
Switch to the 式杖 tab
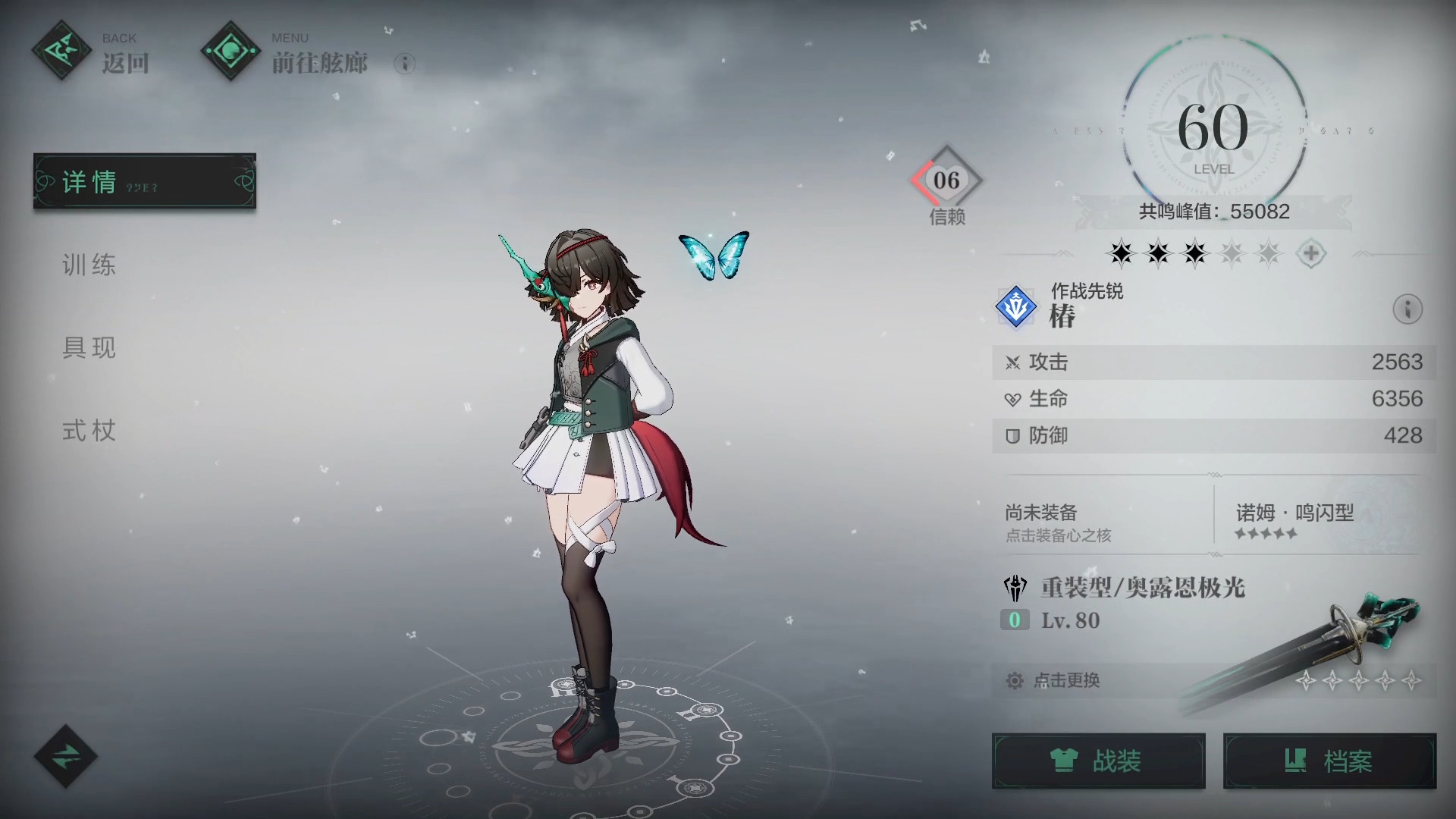click(89, 431)
